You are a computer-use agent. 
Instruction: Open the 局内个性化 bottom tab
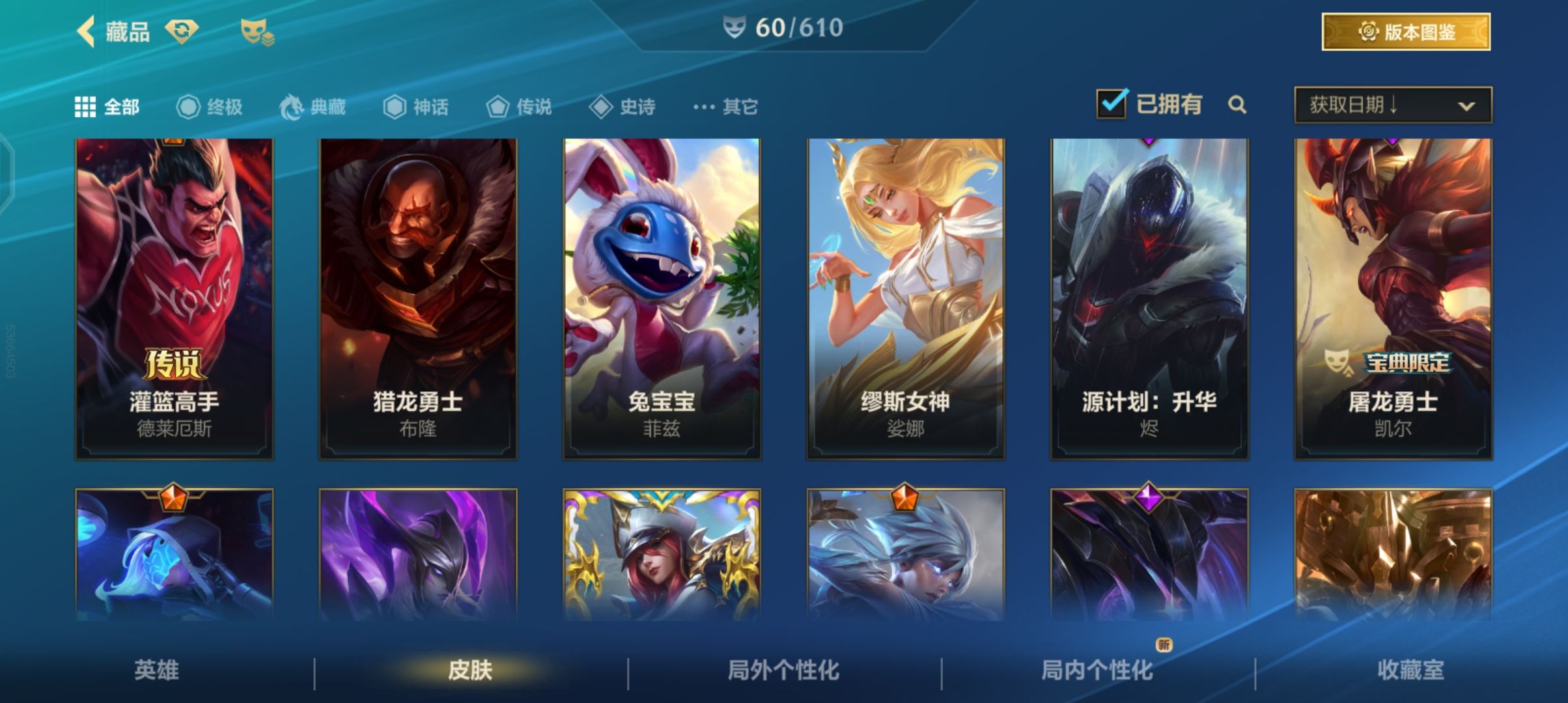tap(1097, 670)
